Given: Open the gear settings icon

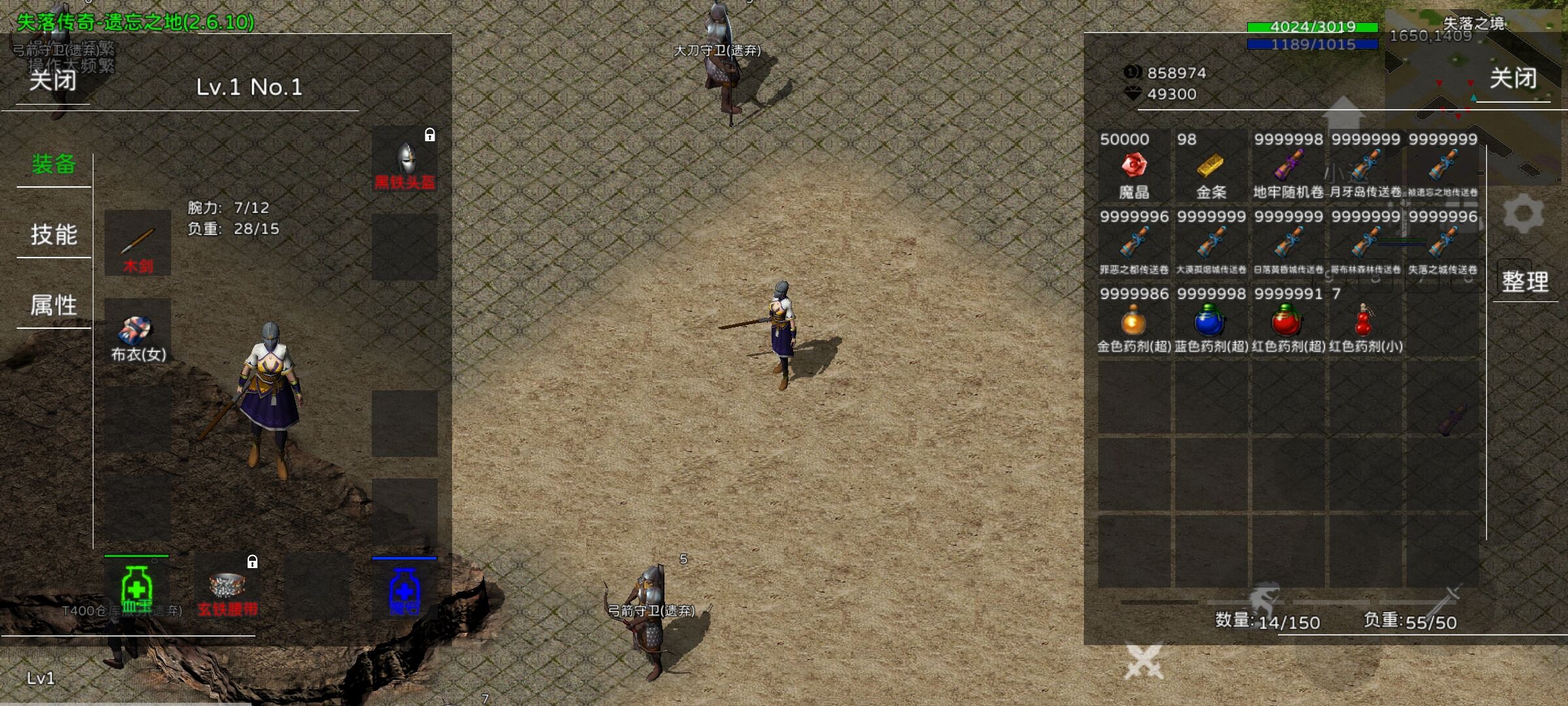Looking at the screenshot, I should 1524,213.
